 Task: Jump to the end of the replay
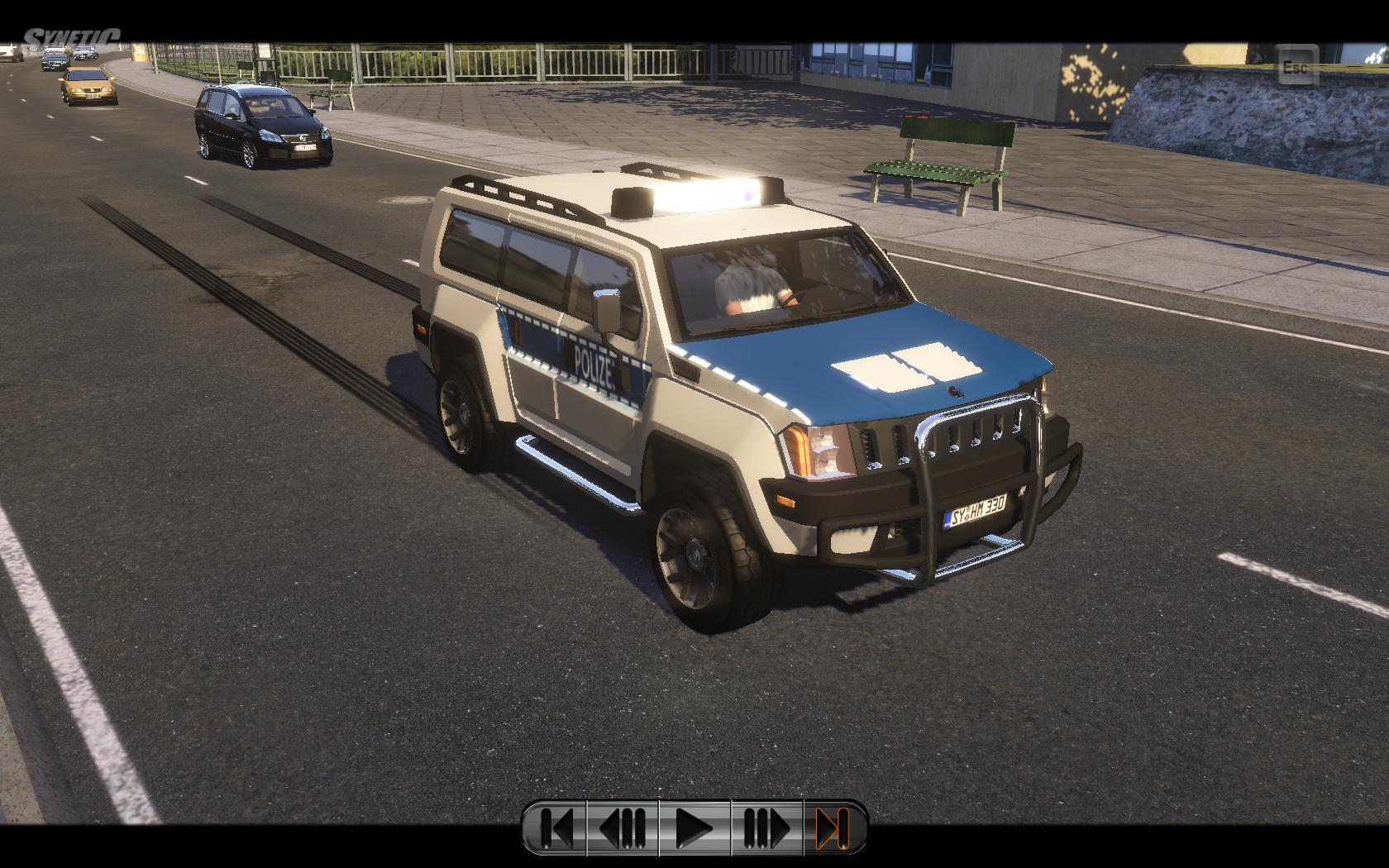click(833, 827)
